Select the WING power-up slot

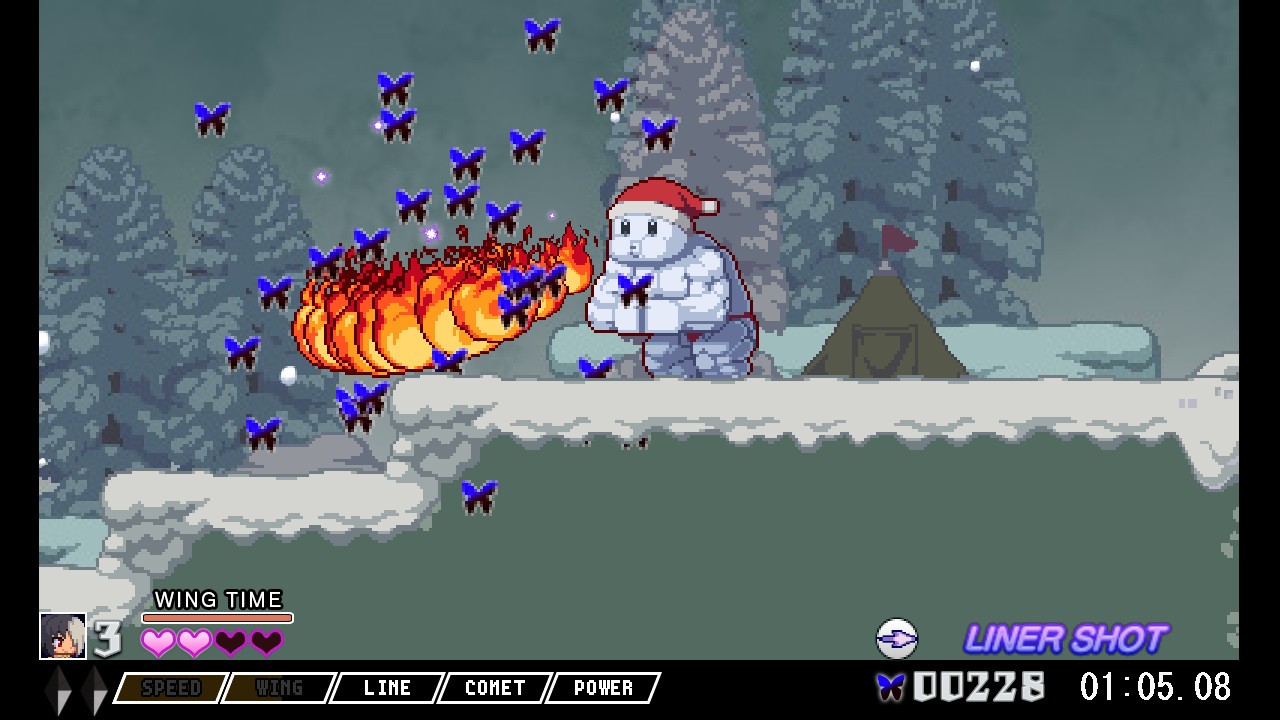click(279, 688)
